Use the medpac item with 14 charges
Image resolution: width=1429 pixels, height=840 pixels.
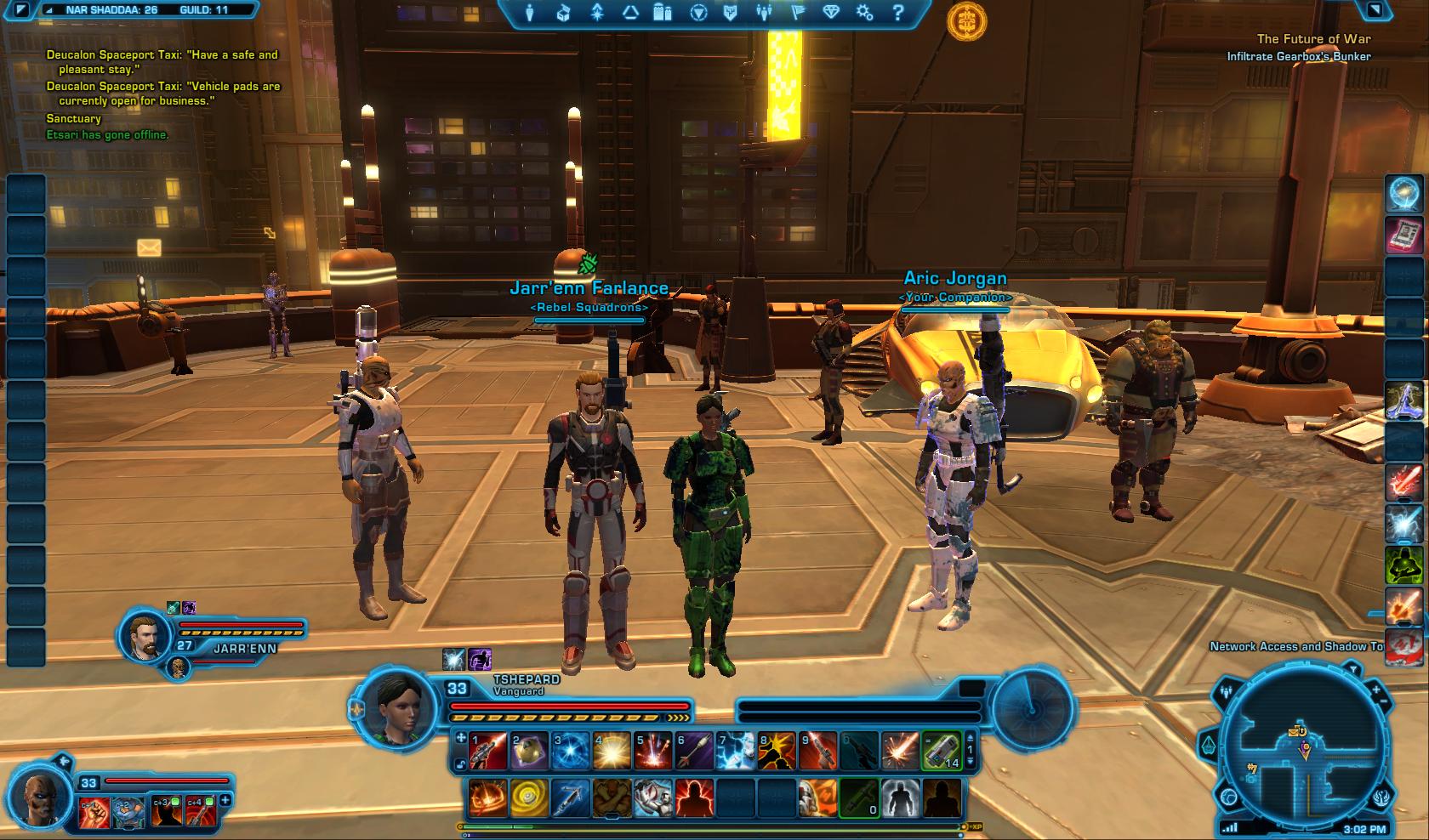(x=941, y=752)
